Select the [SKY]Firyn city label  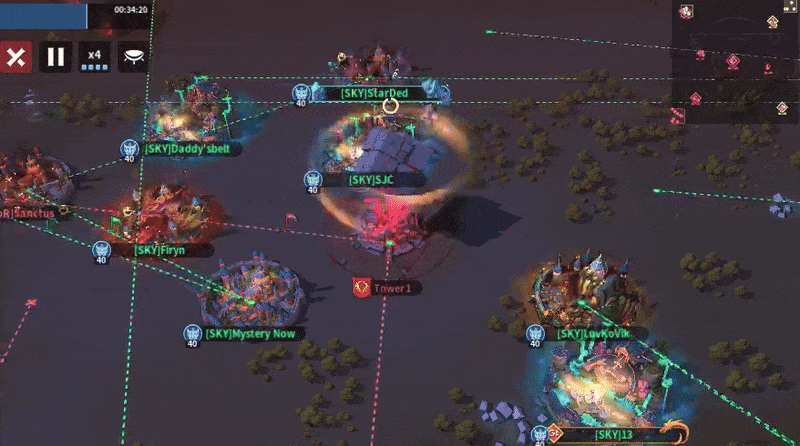click(x=160, y=249)
